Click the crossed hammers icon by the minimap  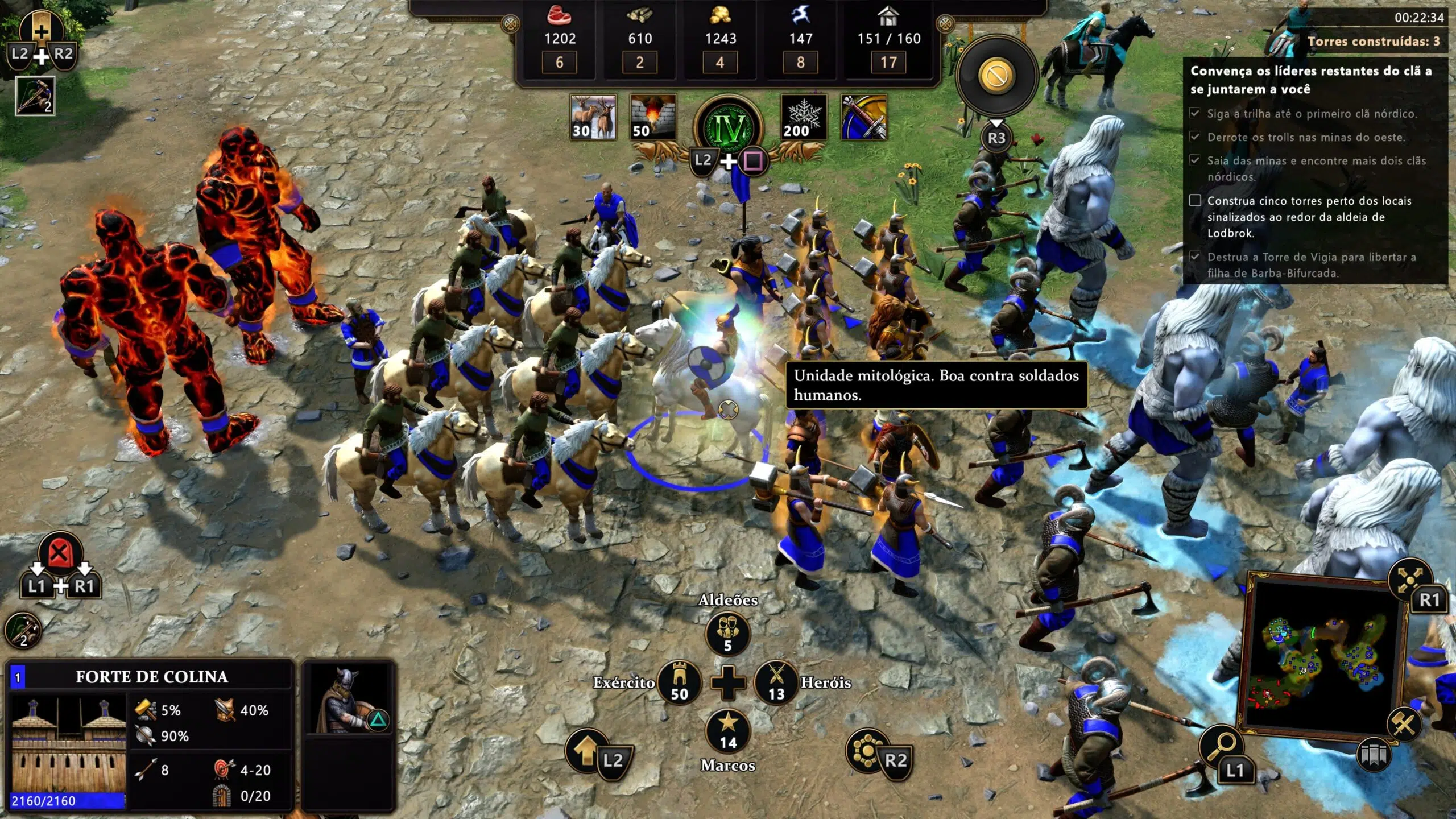pos(1404,723)
